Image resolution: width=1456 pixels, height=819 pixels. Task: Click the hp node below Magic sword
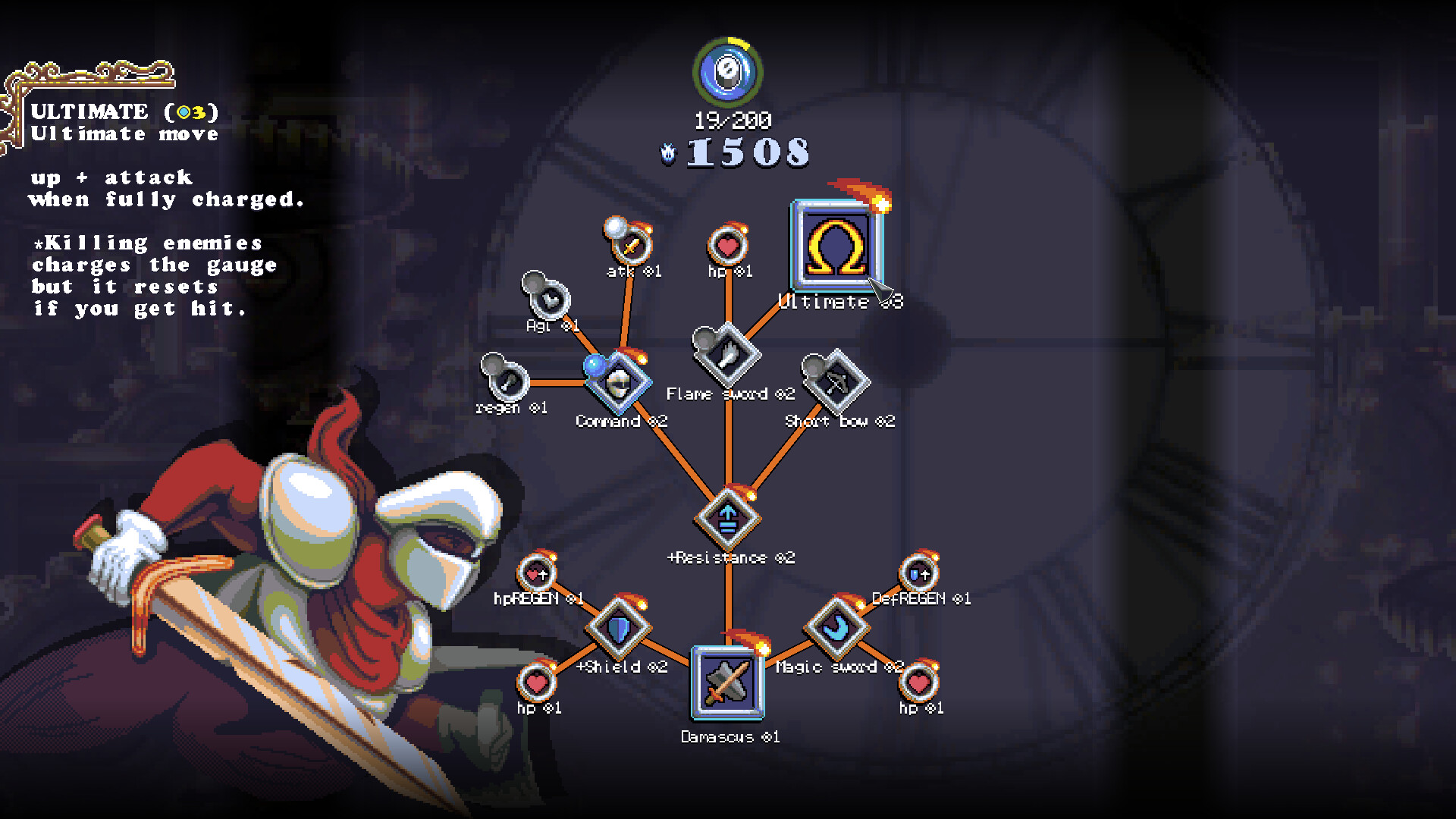(x=918, y=684)
